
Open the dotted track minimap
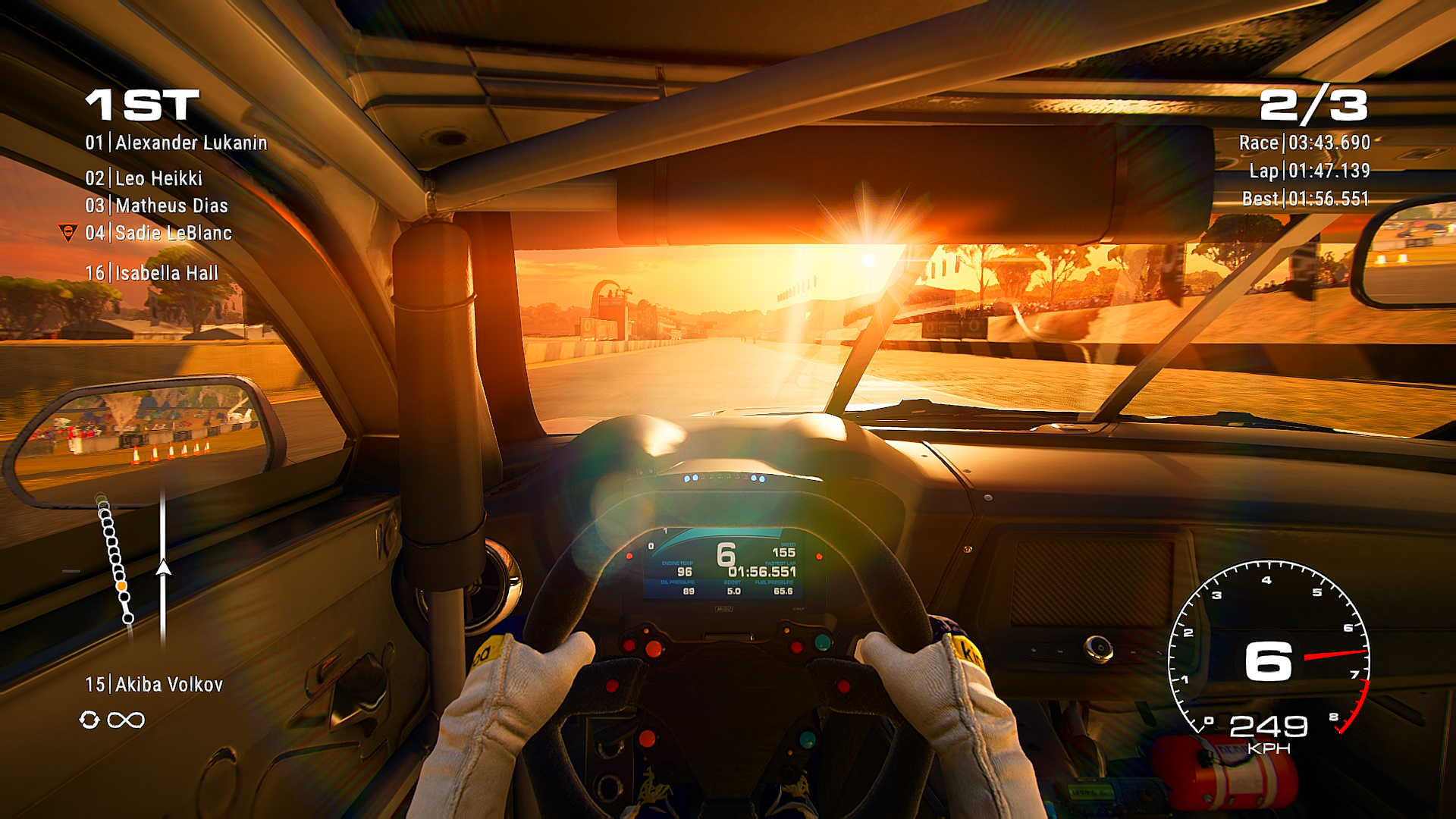pos(116,558)
